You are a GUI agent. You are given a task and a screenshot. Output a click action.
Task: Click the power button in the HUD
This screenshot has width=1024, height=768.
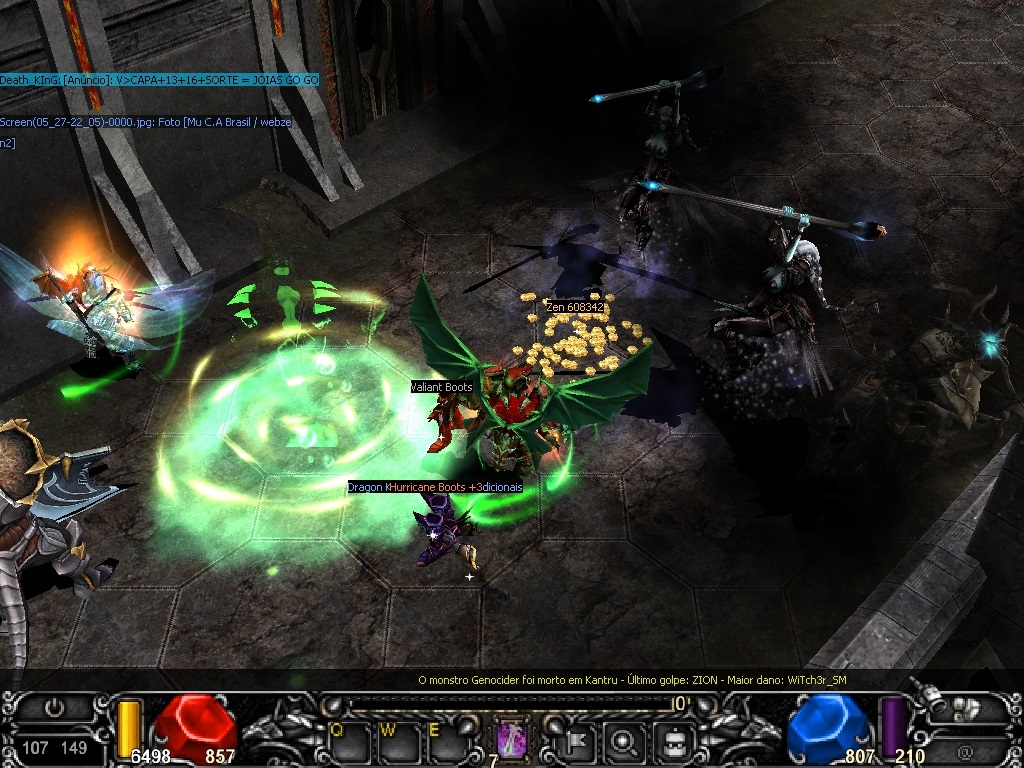tap(53, 708)
